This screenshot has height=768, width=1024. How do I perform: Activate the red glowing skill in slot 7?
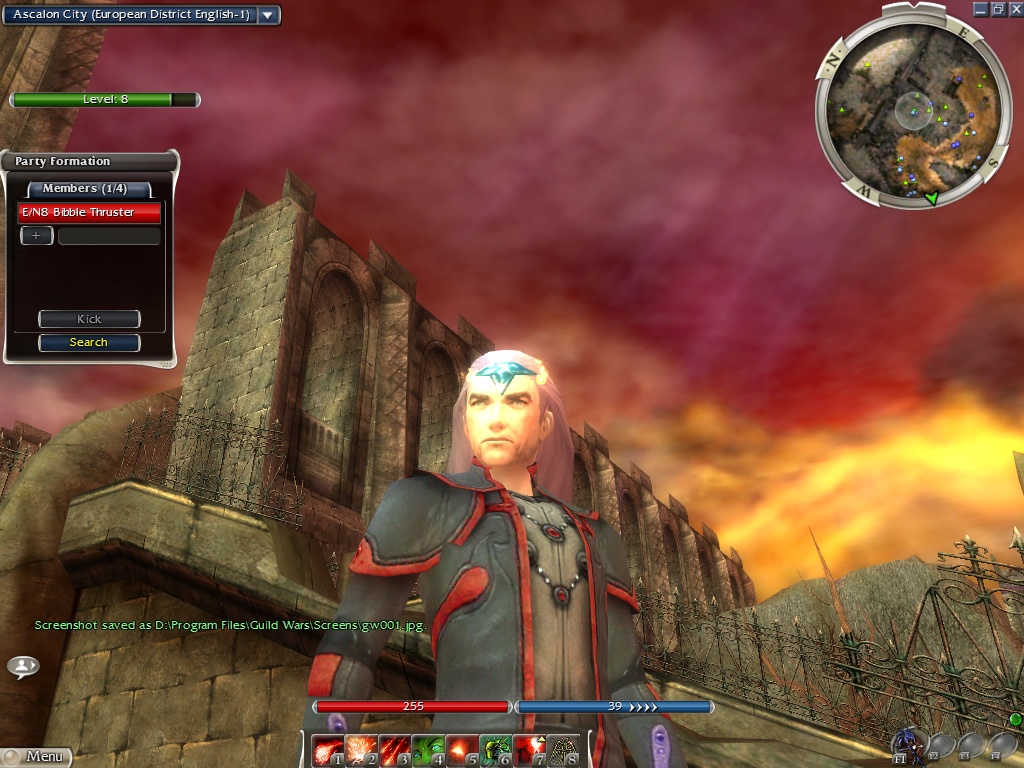pos(529,750)
